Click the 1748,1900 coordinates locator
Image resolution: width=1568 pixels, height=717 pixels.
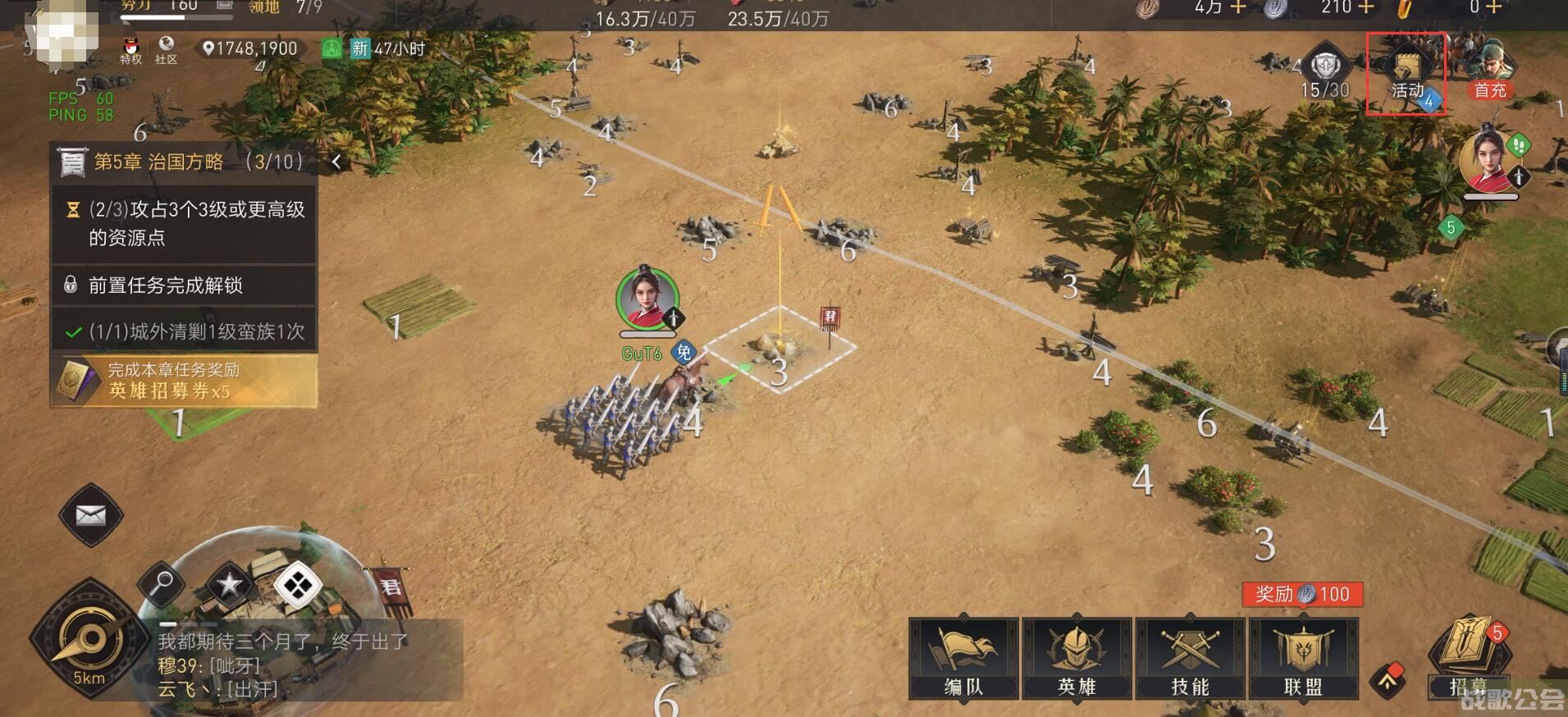click(x=249, y=48)
